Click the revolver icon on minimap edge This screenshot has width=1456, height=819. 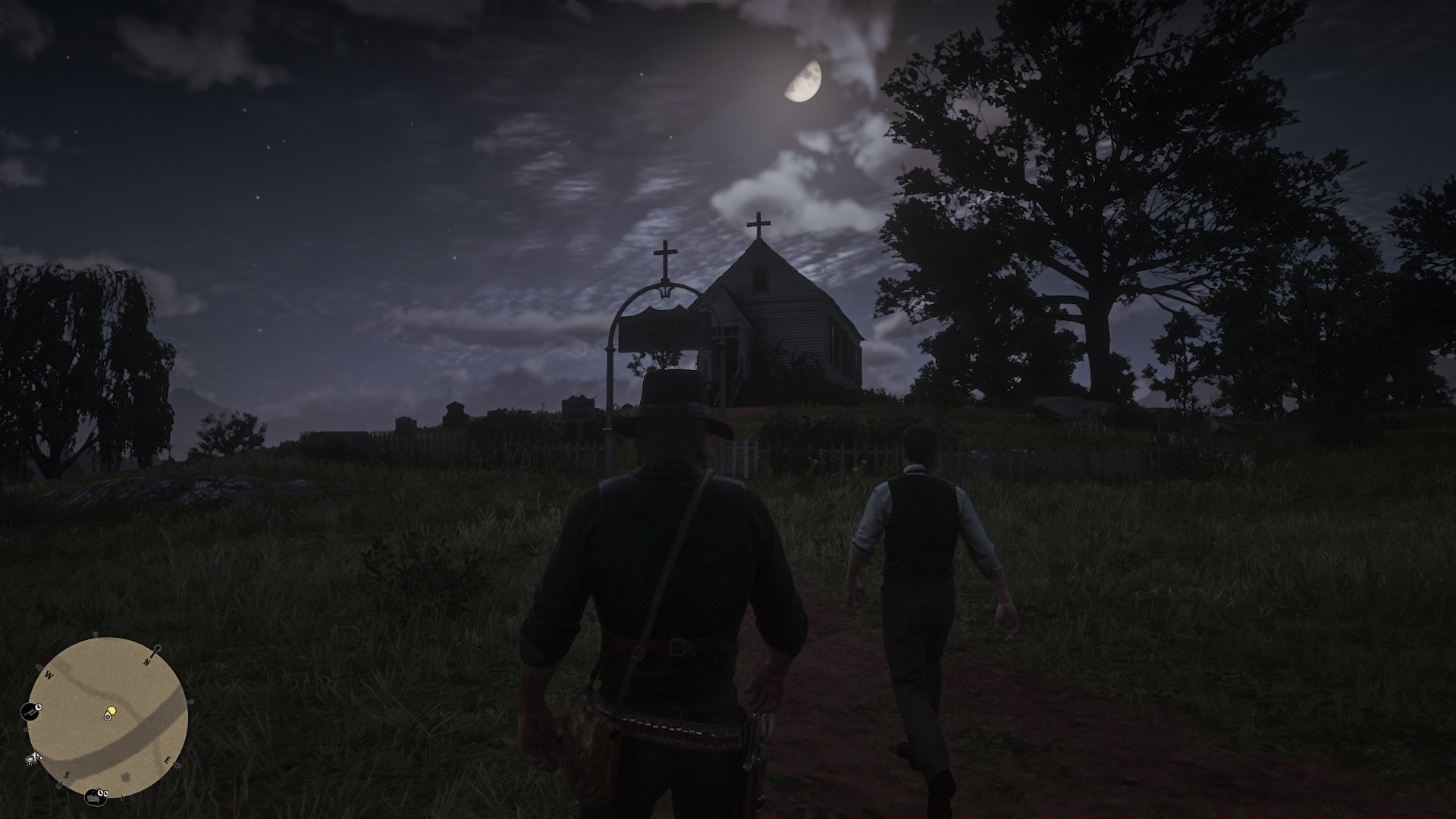pos(31,711)
